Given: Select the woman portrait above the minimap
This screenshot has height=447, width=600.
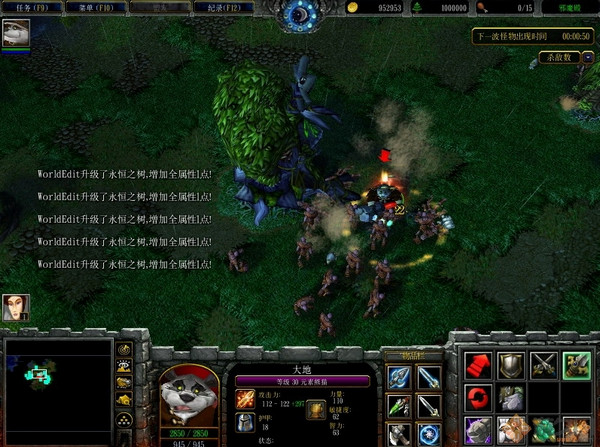Looking at the screenshot, I should (x=16, y=308).
